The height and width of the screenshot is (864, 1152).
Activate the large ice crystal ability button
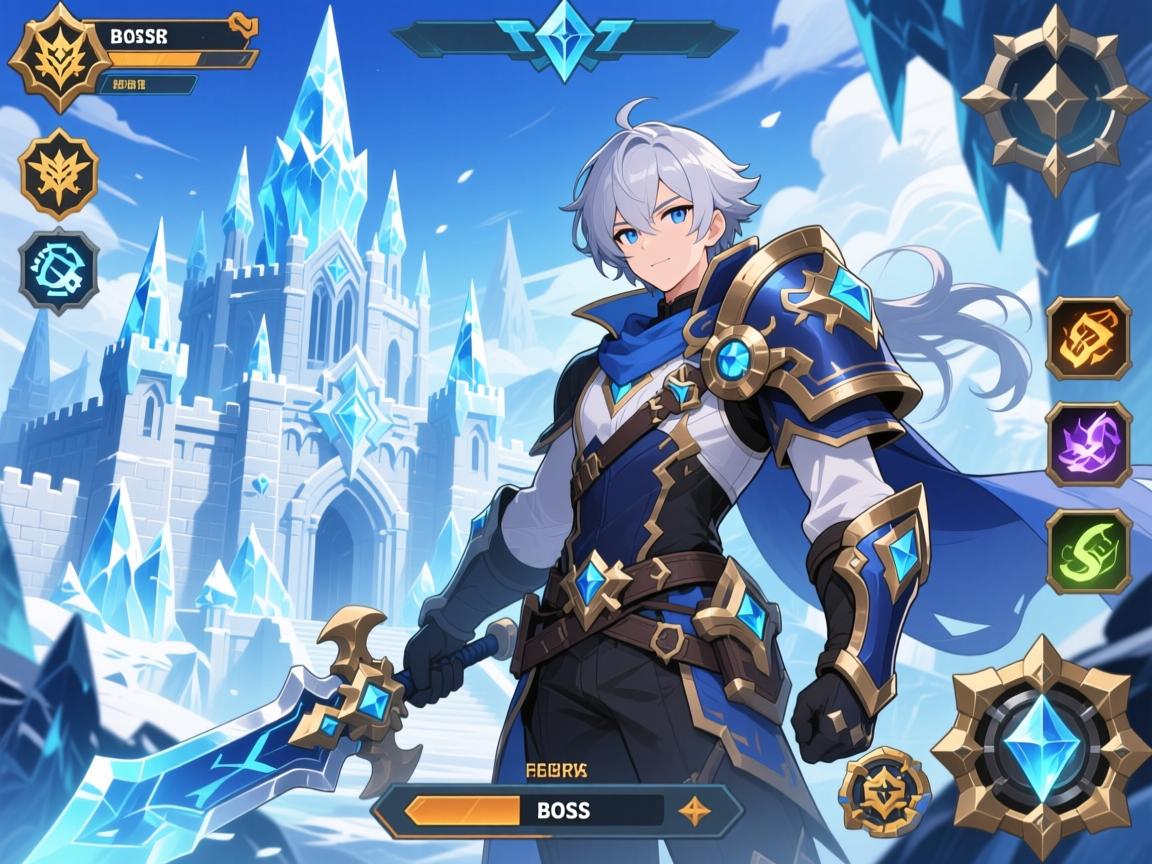pos(1041,747)
